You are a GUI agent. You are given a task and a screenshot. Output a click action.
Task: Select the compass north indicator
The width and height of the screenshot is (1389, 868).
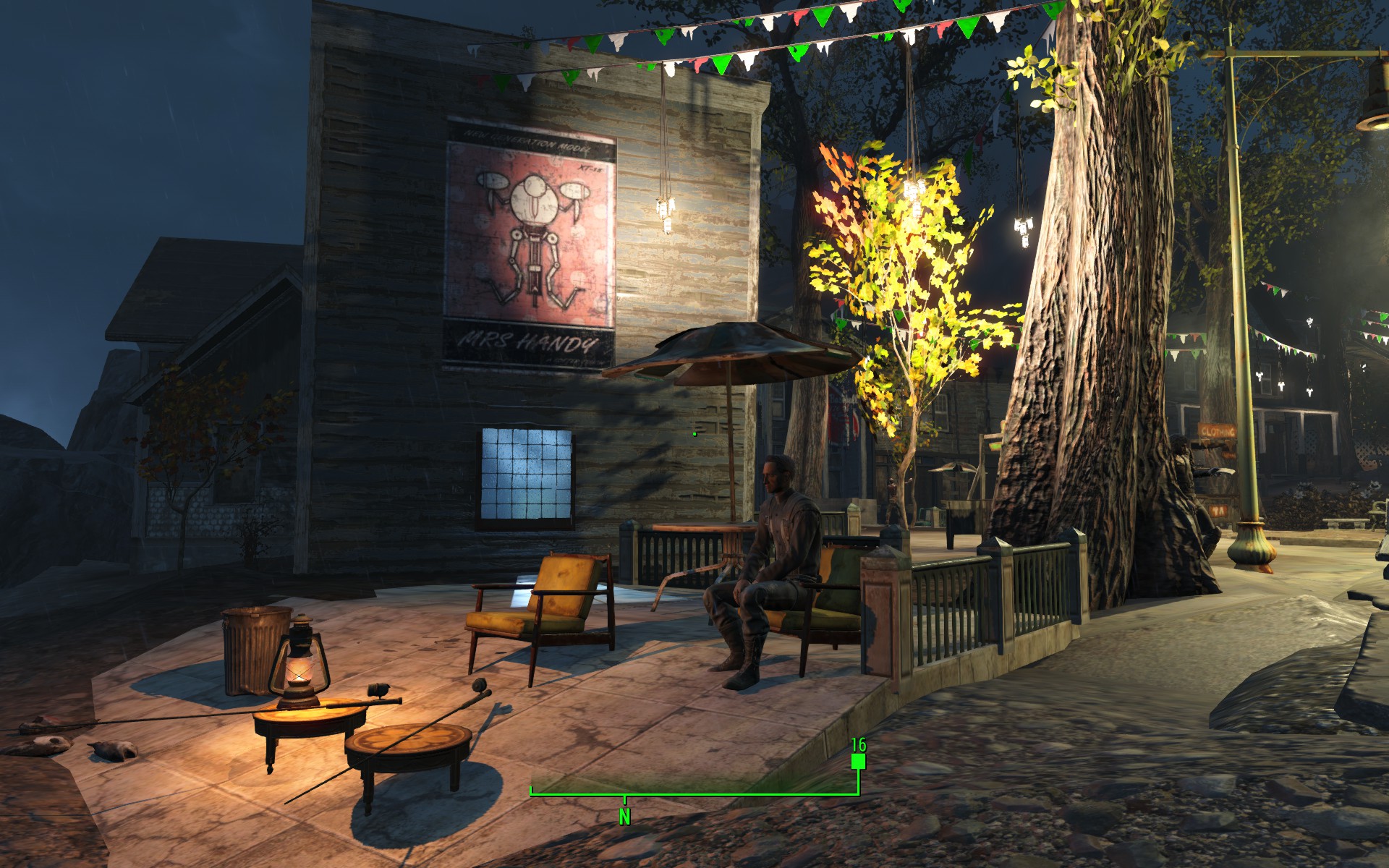tap(624, 816)
